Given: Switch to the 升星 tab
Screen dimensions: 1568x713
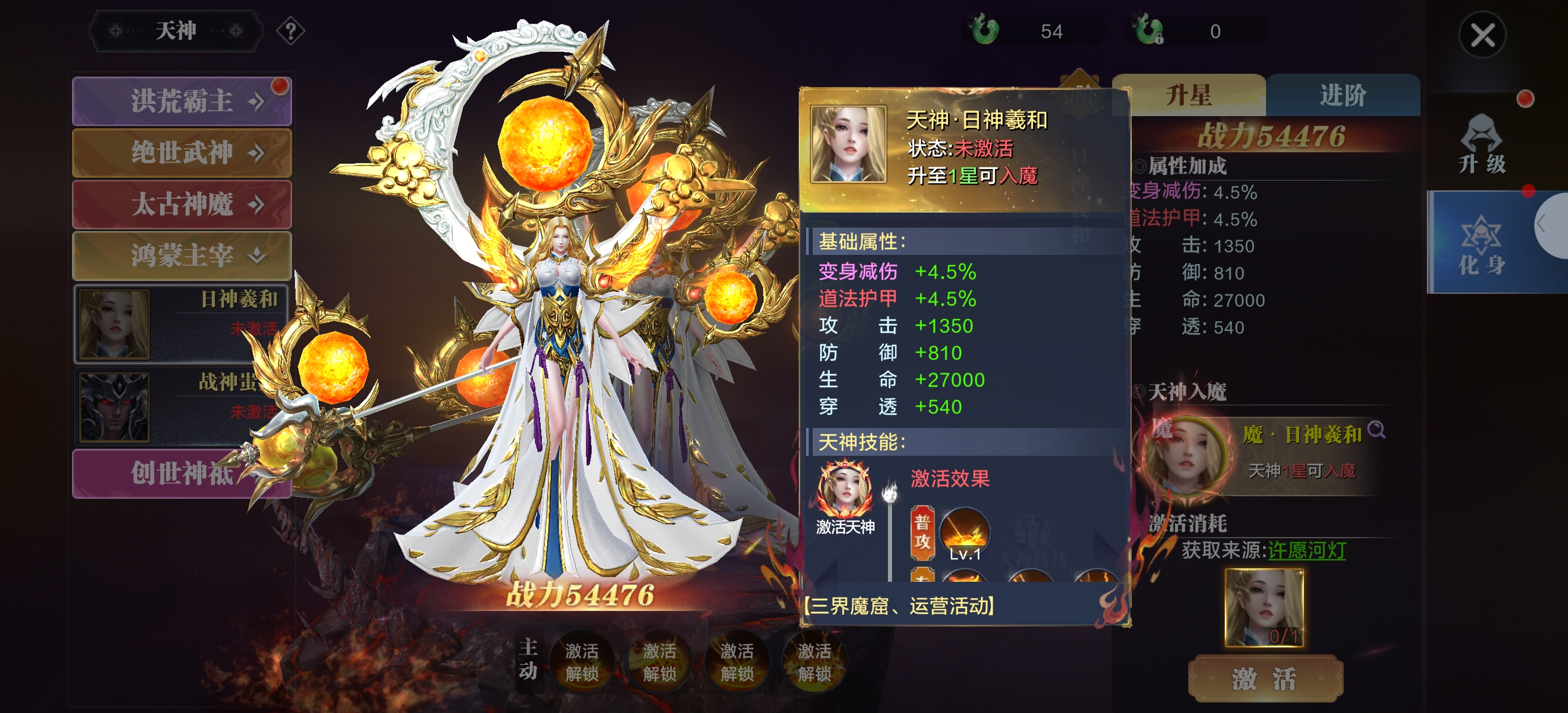Looking at the screenshot, I should 1188,96.
